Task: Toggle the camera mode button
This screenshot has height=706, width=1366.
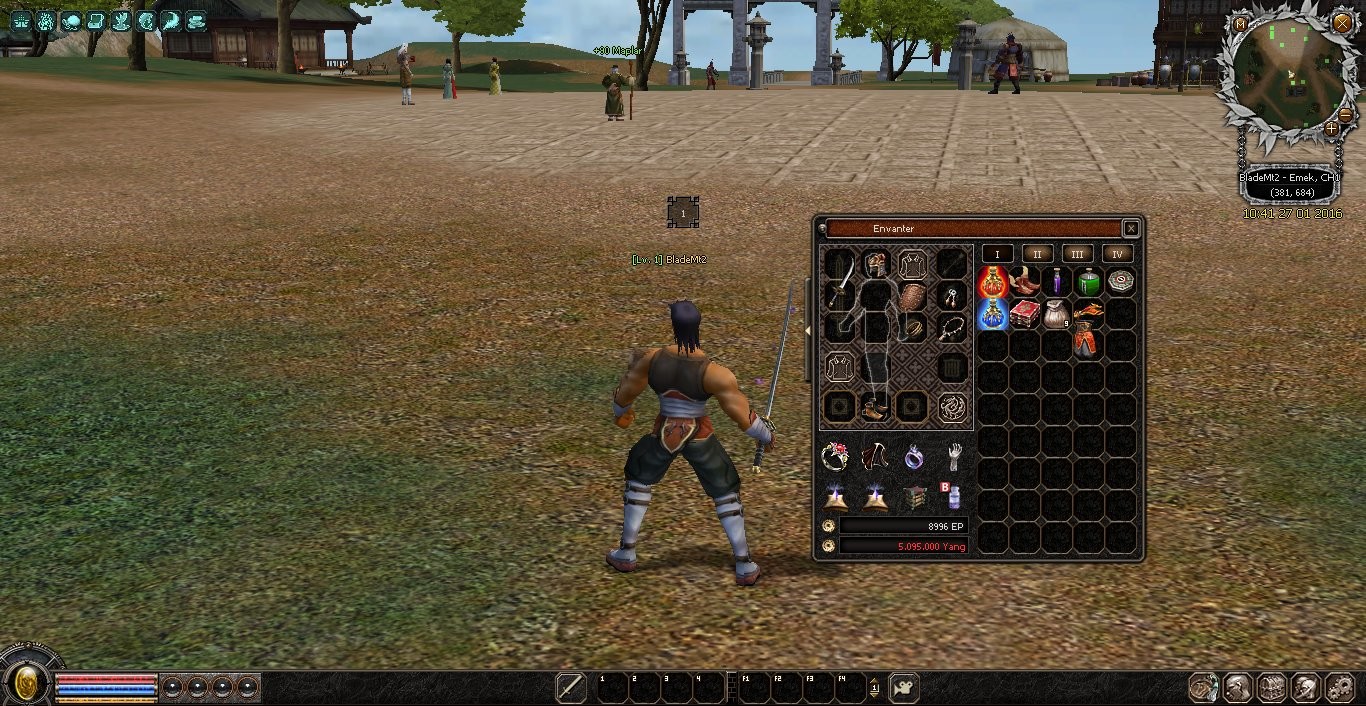Action: pyautogui.click(x=904, y=688)
